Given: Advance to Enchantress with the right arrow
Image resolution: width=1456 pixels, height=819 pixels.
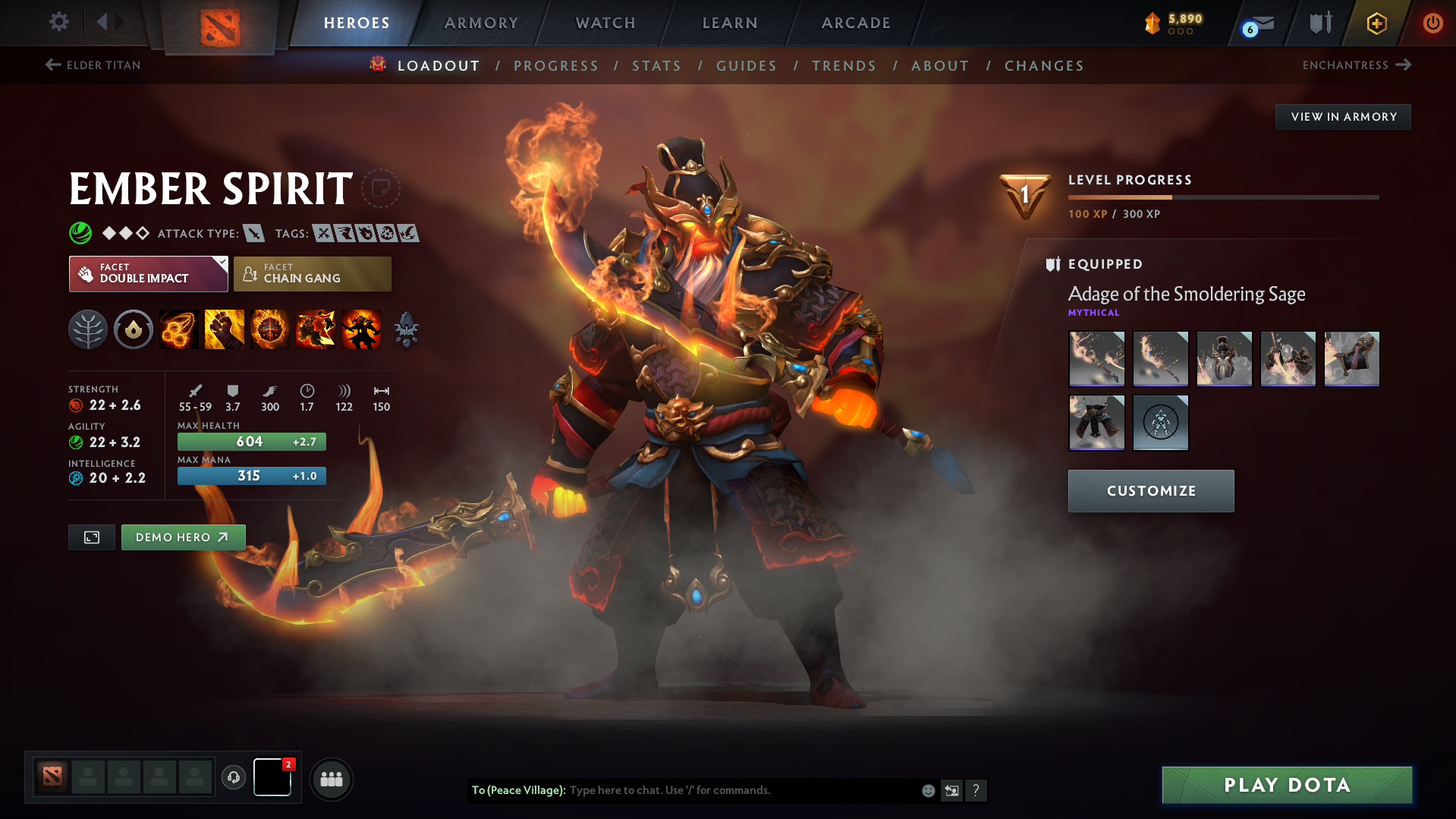Looking at the screenshot, I should coord(1401,65).
